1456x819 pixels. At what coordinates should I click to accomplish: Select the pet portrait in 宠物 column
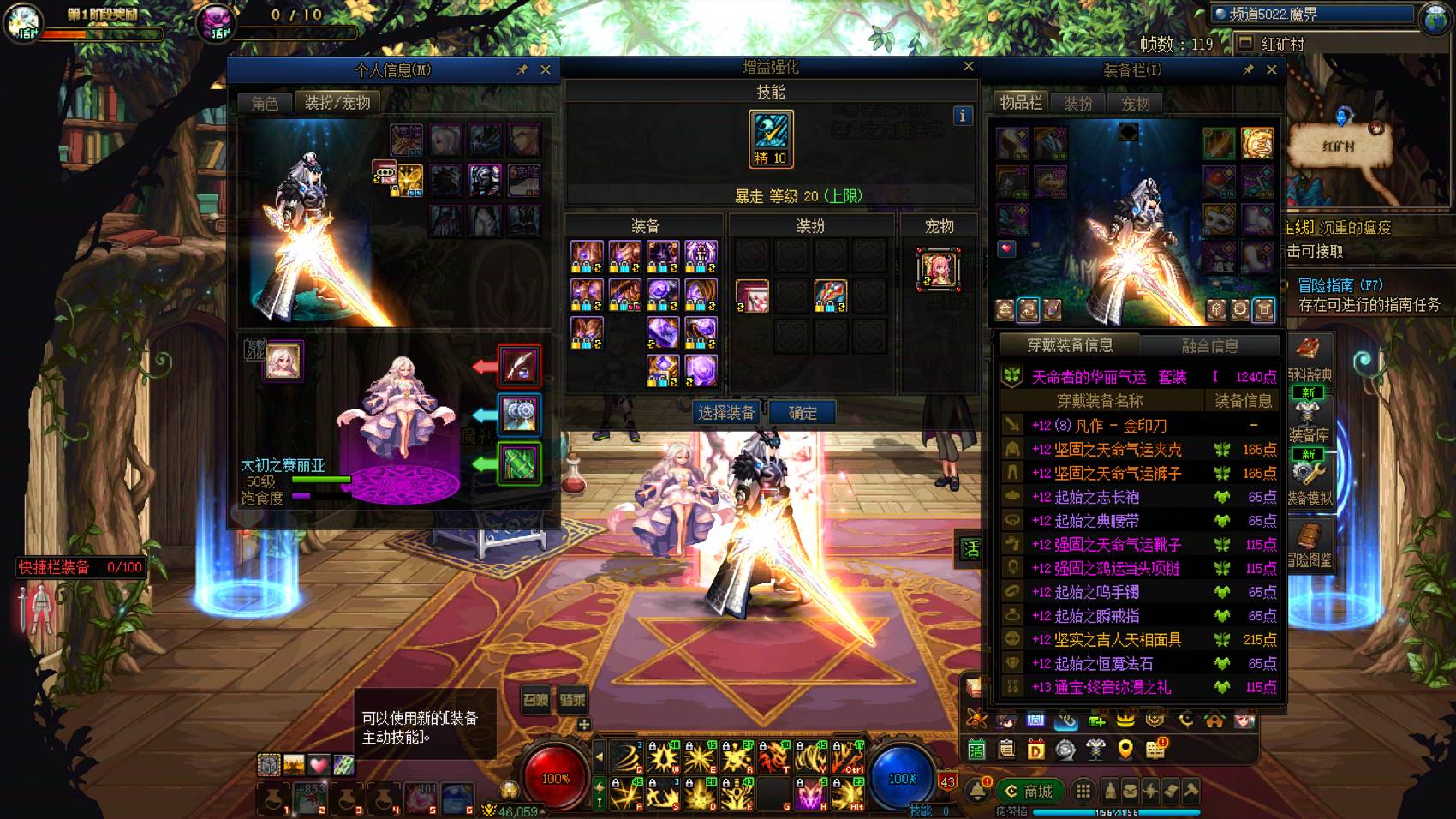pos(939,270)
